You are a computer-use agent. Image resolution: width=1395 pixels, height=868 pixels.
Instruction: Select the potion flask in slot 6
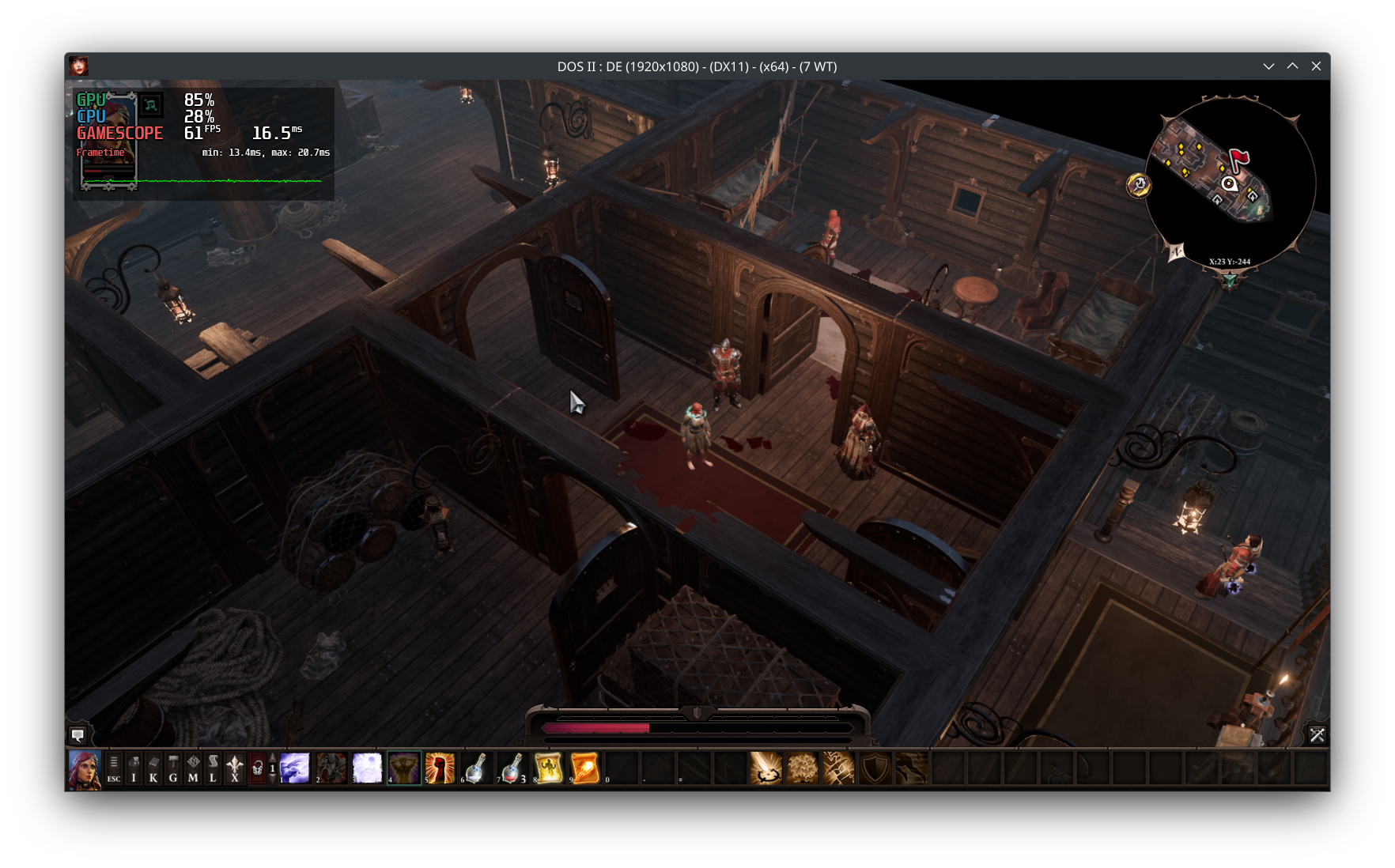click(476, 768)
